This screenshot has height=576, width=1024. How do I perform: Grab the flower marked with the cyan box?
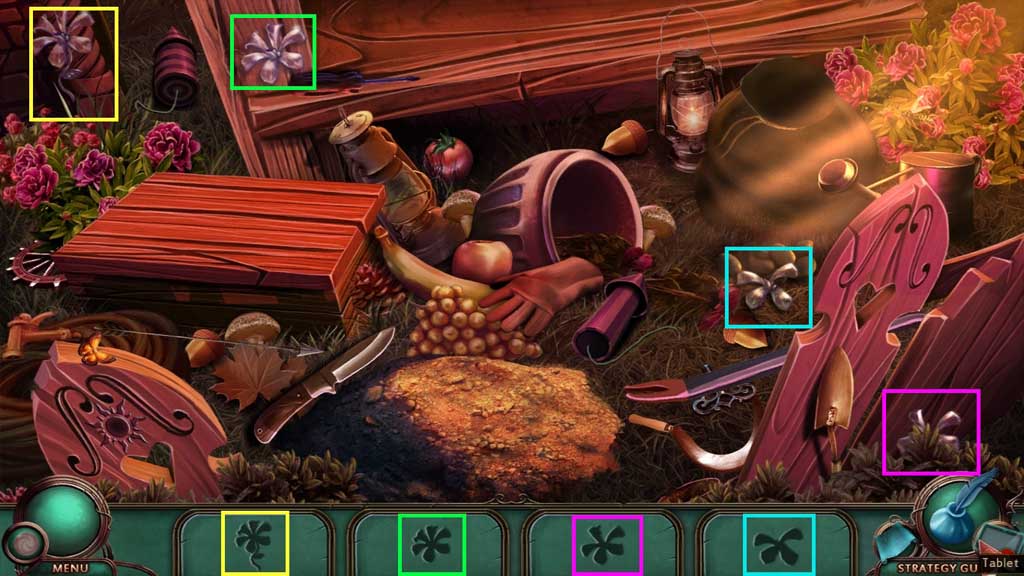(x=765, y=288)
